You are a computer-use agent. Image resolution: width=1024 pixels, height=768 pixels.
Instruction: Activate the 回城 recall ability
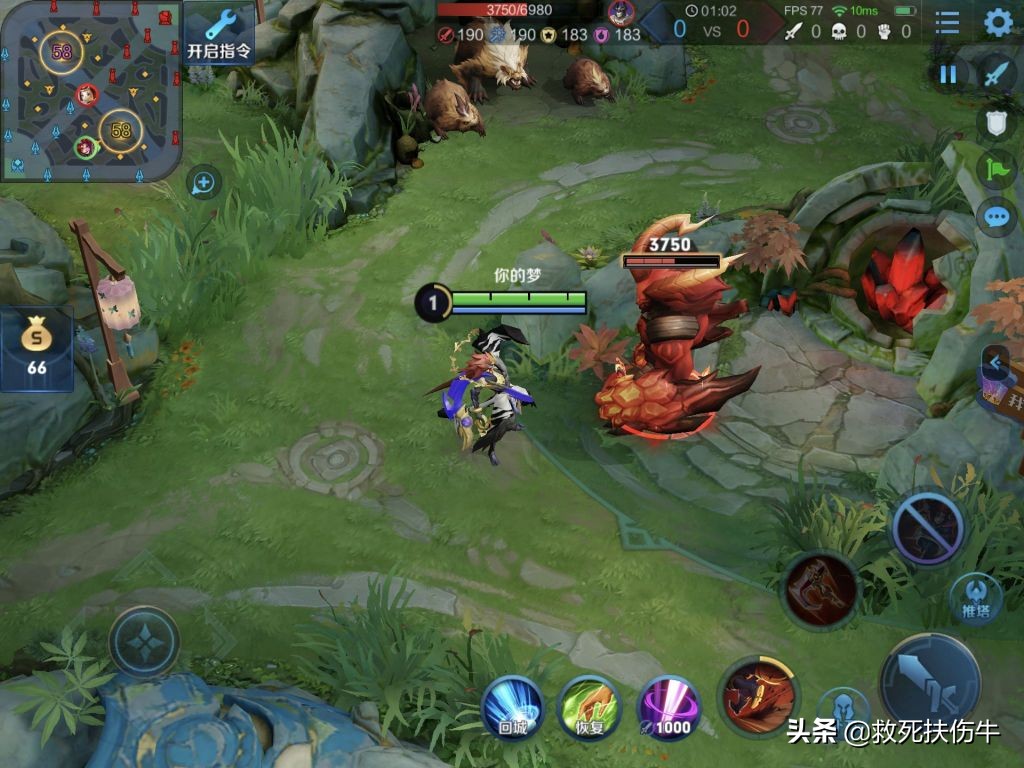[x=512, y=707]
